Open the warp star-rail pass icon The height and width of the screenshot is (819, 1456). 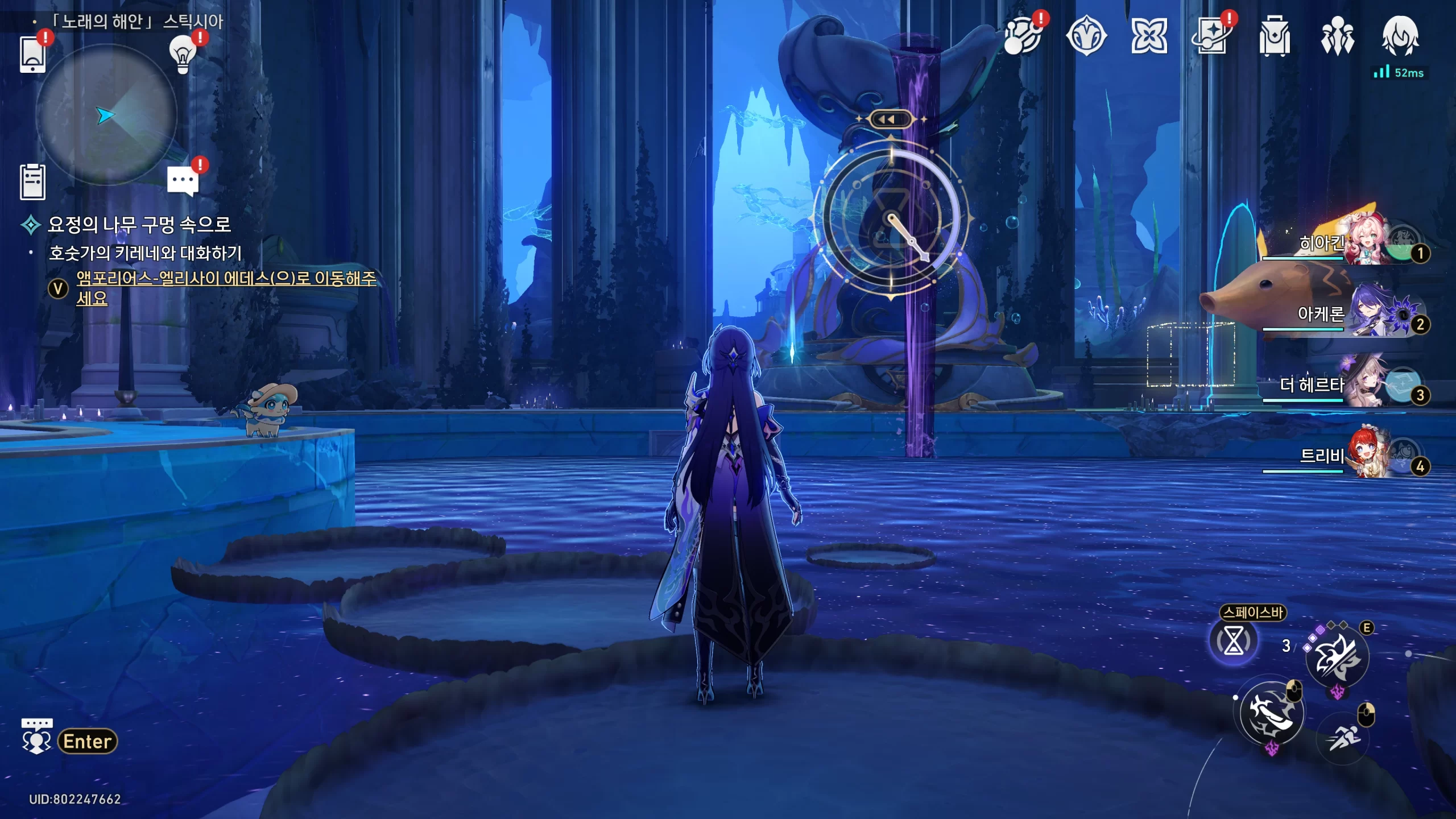pyautogui.click(x=1211, y=36)
